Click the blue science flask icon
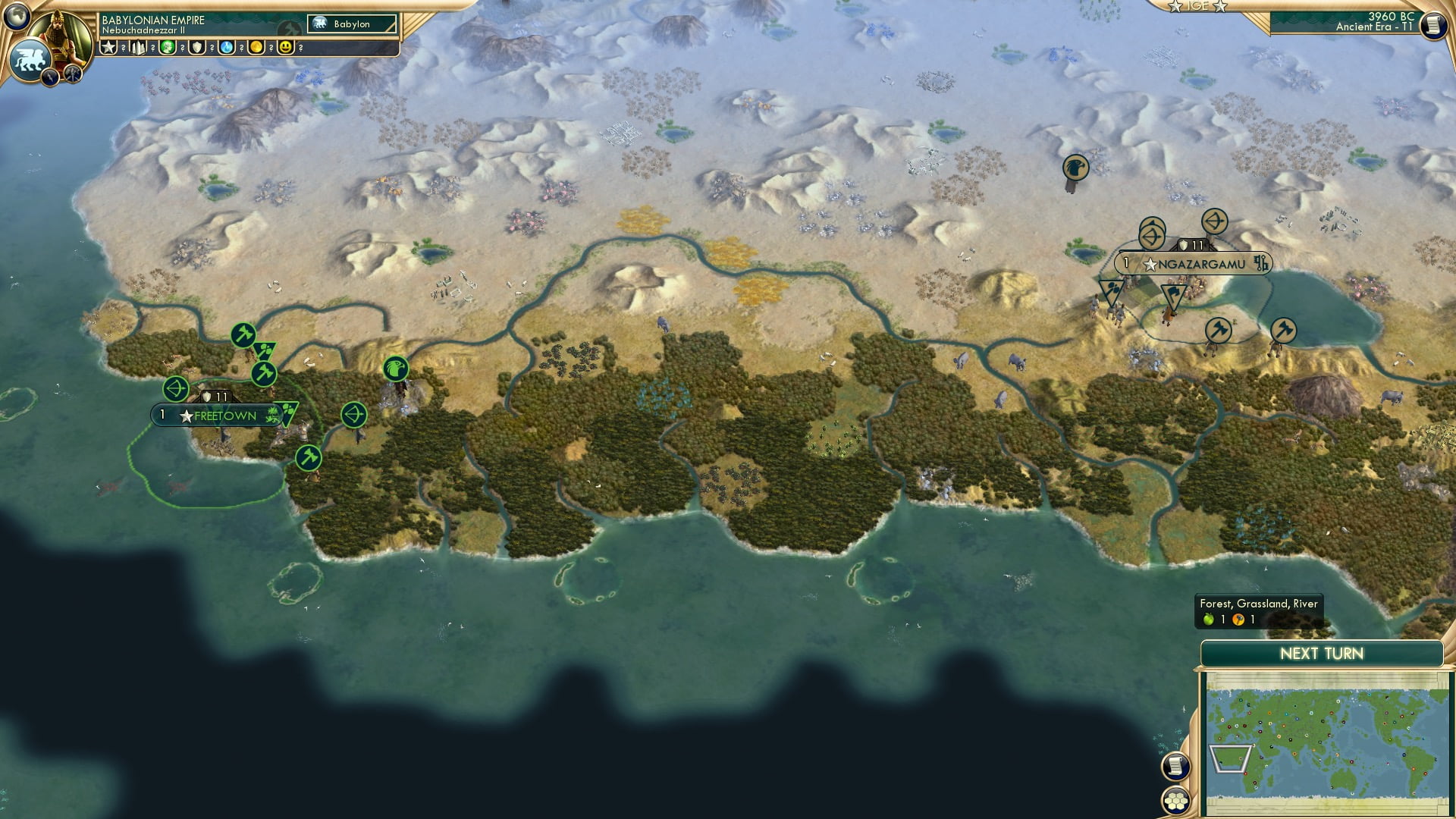The height and width of the screenshot is (819, 1456). (225, 48)
